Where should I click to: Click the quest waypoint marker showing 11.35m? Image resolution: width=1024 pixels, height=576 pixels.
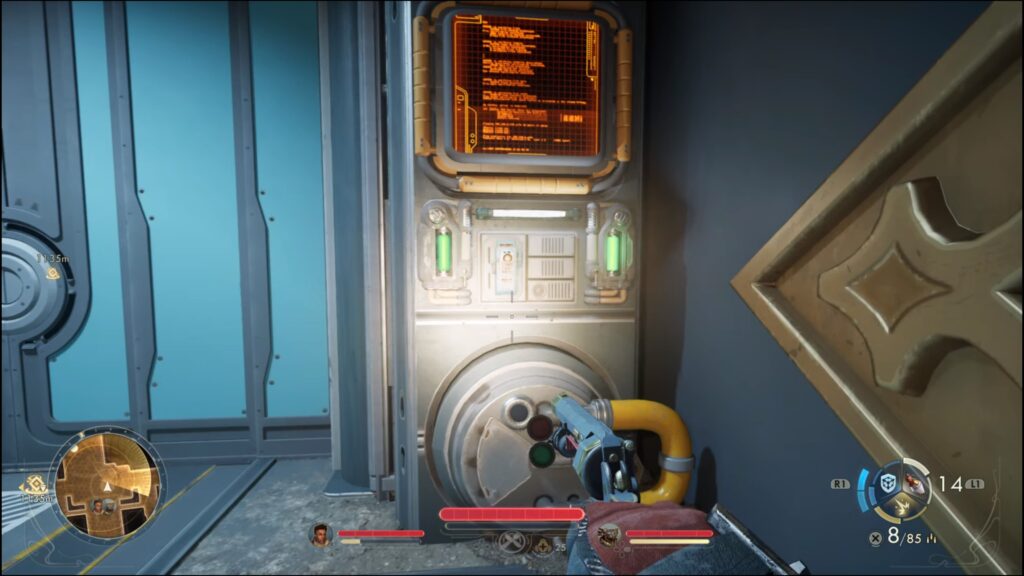pos(52,274)
